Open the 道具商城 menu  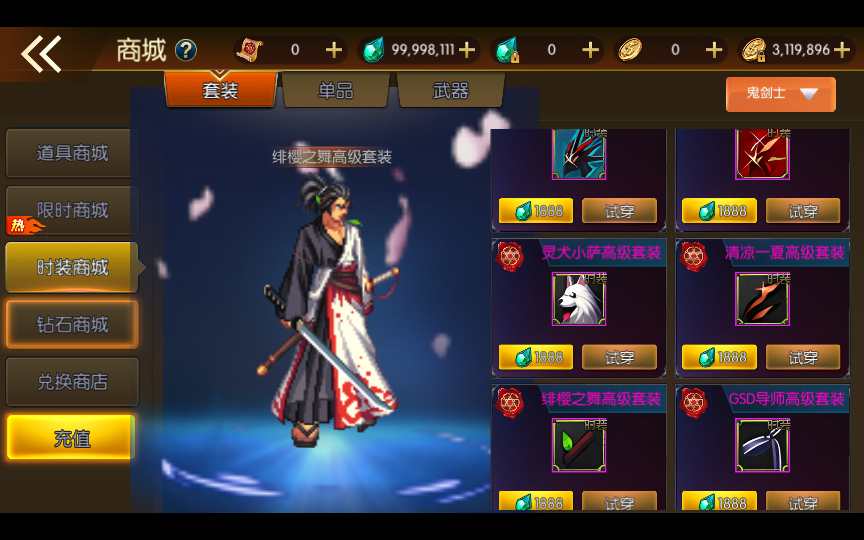coord(71,153)
